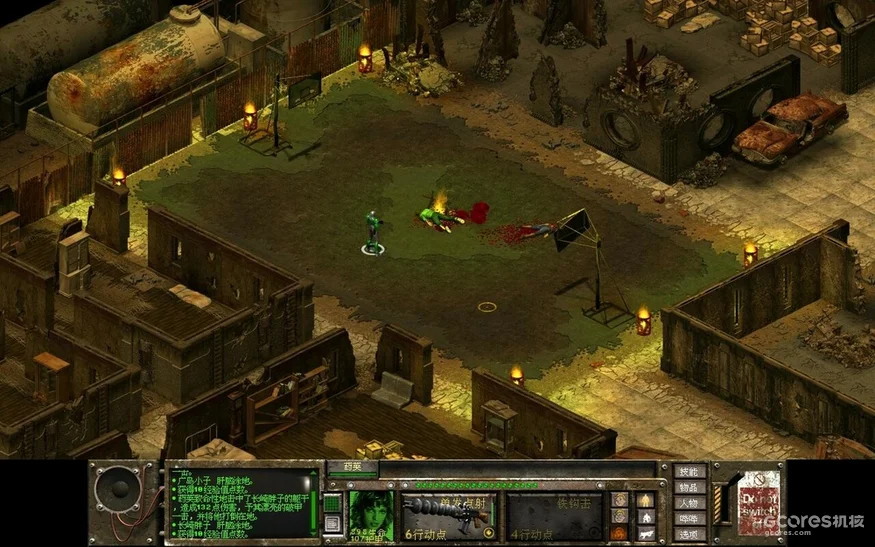The width and height of the screenshot is (875, 547).
Task: Click the message log's up arrow
Action: (x=313, y=473)
